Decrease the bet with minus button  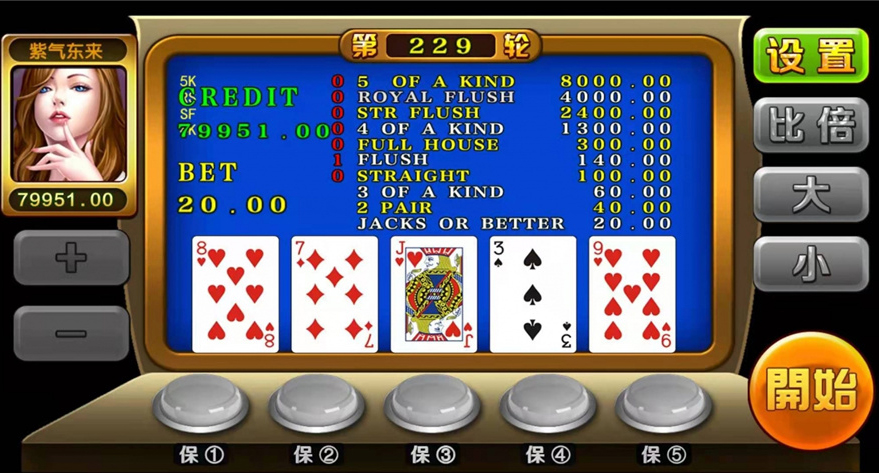click(x=71, y=333)
